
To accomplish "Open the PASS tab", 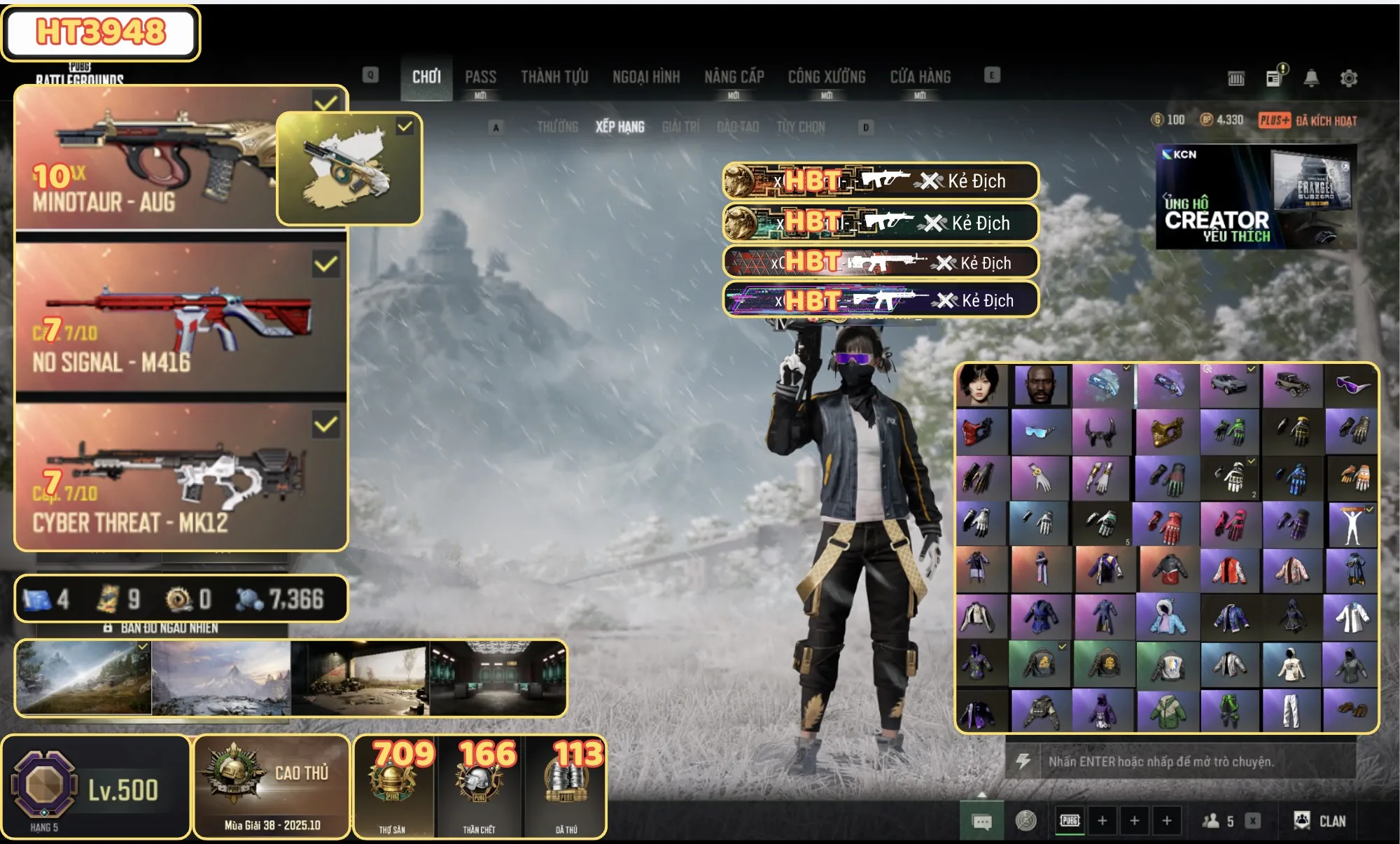I will pyautogui.click(x=480, y=77).
